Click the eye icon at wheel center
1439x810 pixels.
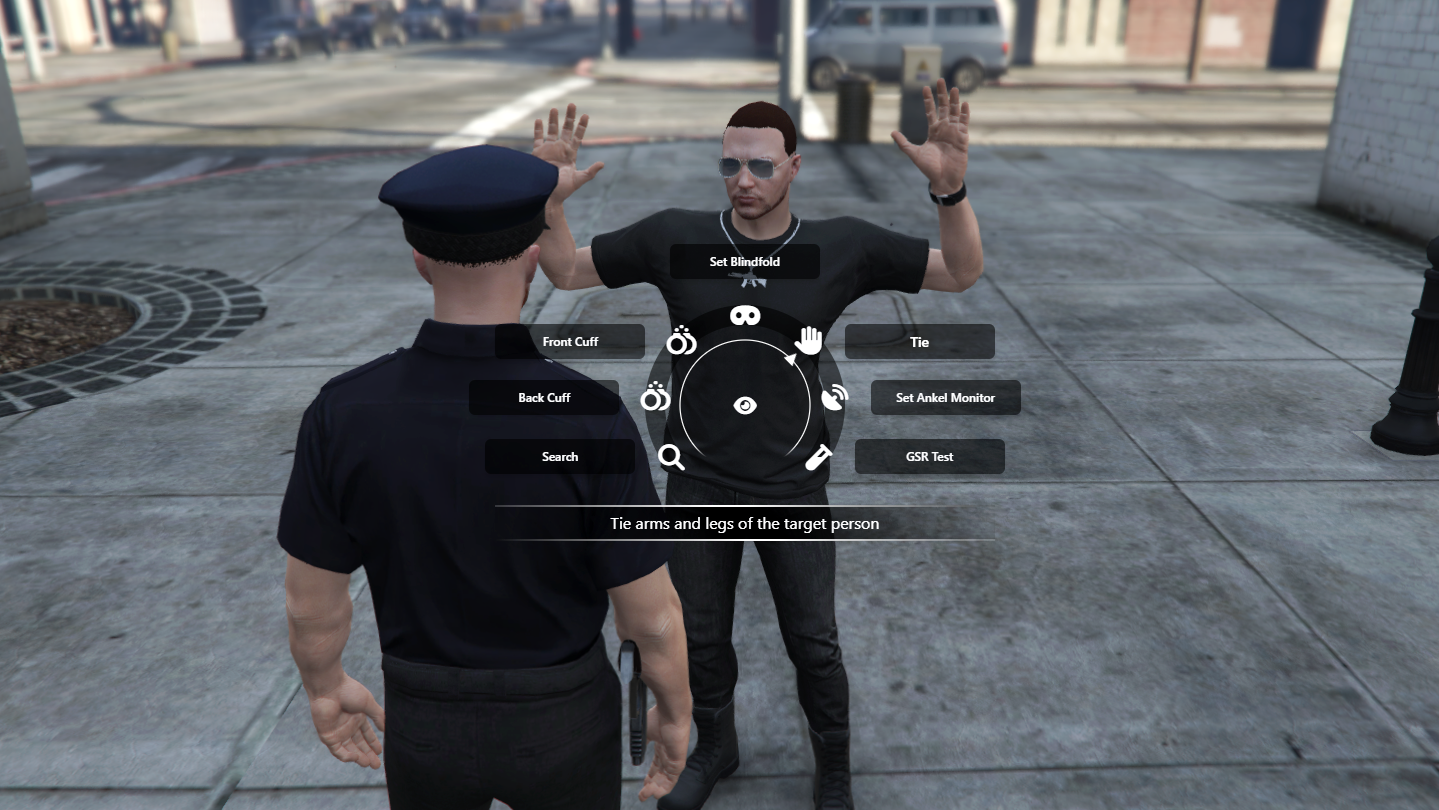coord(745,405)
